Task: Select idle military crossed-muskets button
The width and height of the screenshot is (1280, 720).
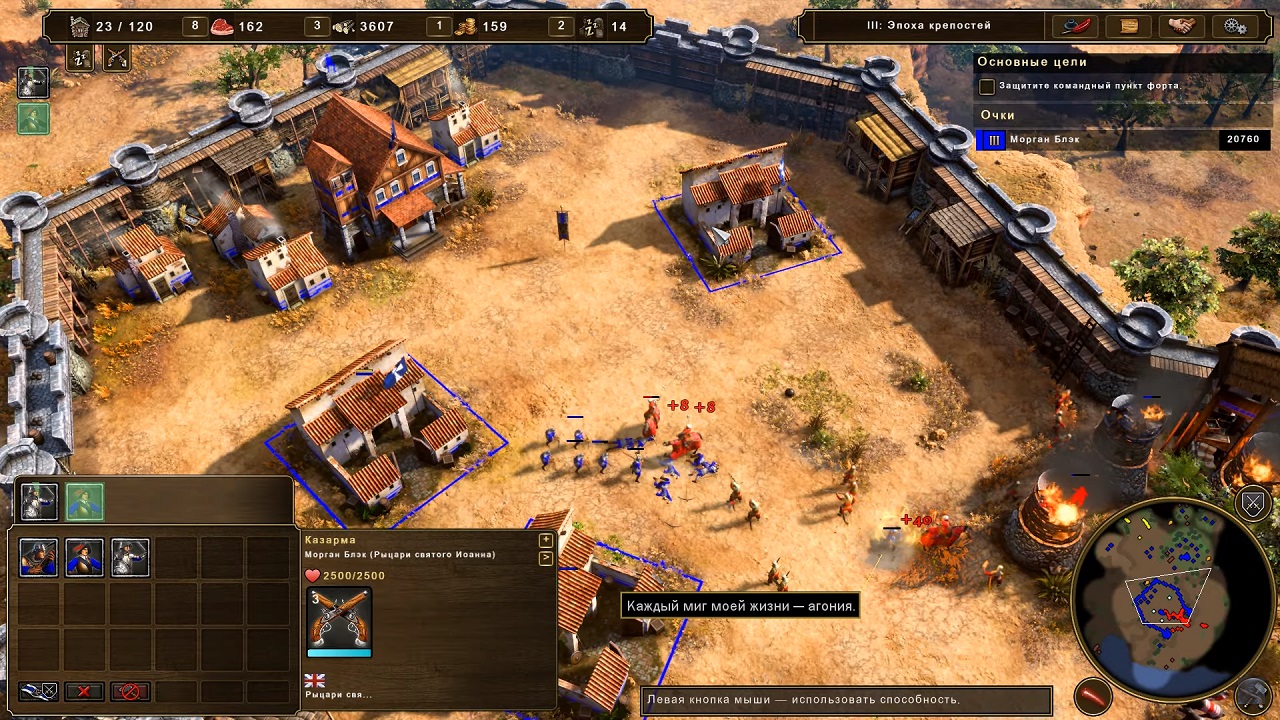Action: click(117, 58)
